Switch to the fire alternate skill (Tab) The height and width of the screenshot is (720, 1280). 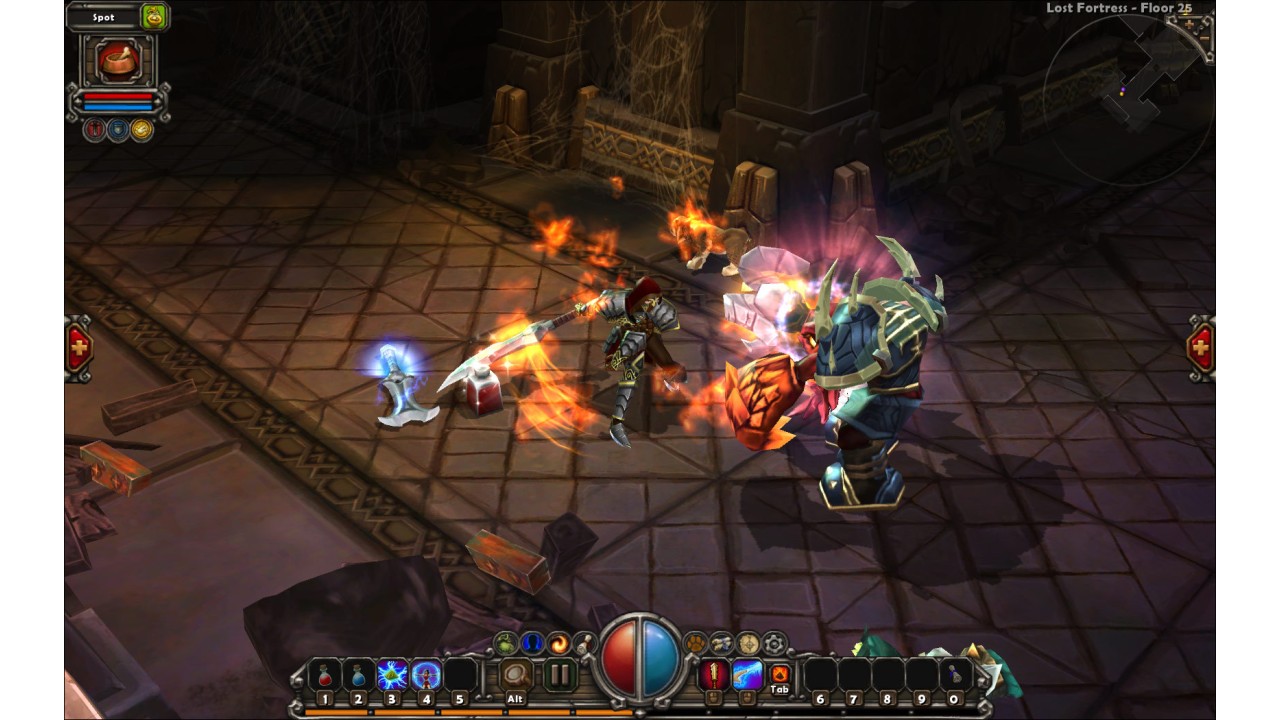point(780,674)
